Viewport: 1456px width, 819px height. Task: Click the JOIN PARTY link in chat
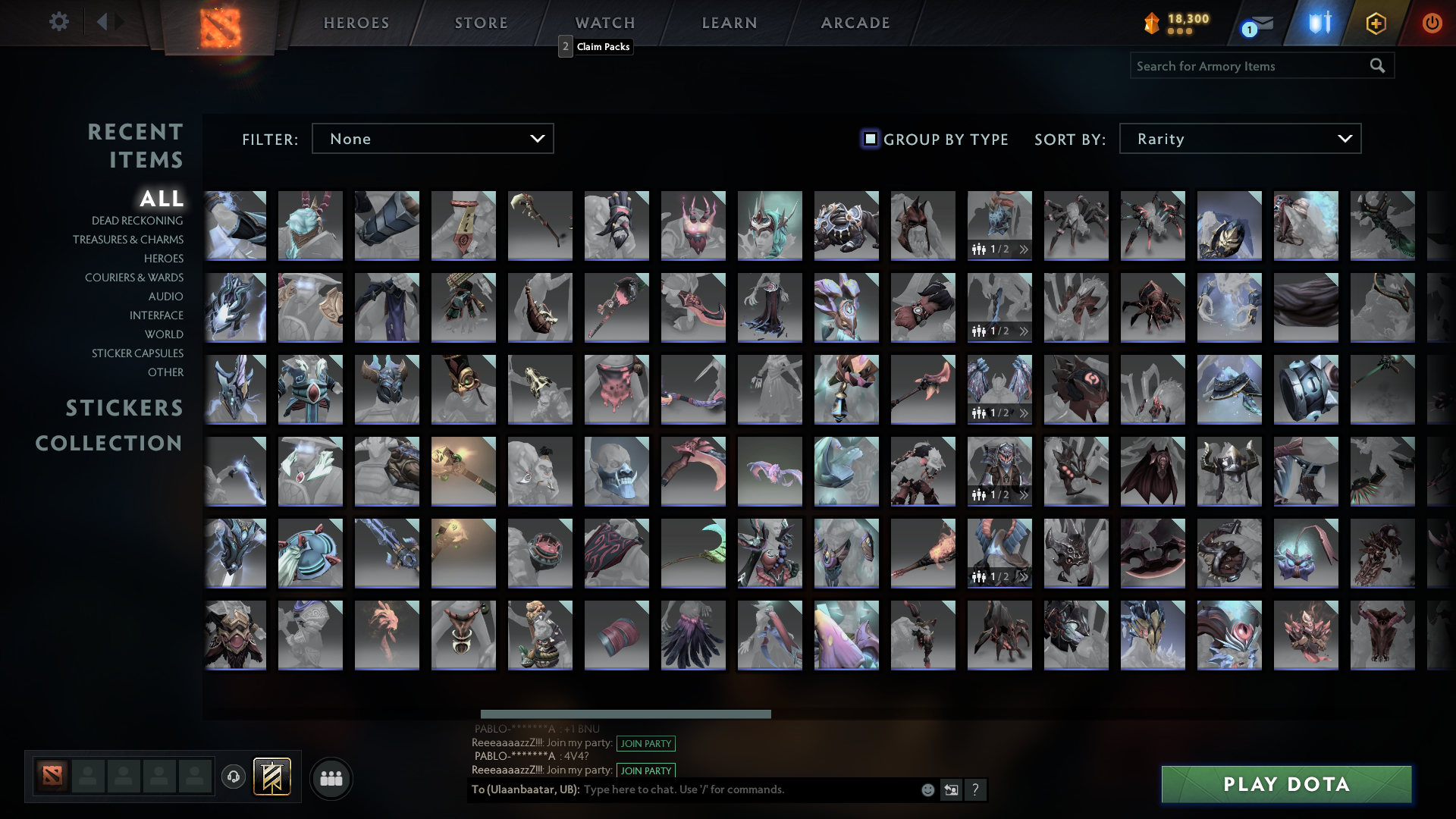[645, 744]
